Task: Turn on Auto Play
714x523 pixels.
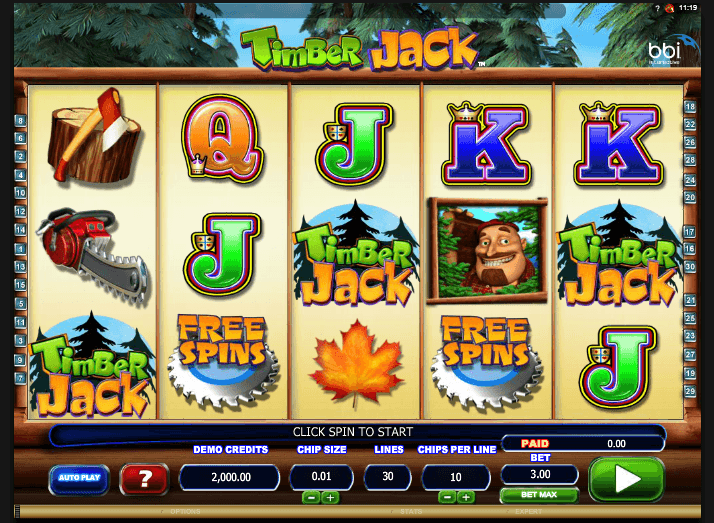Action: [79, 479]
